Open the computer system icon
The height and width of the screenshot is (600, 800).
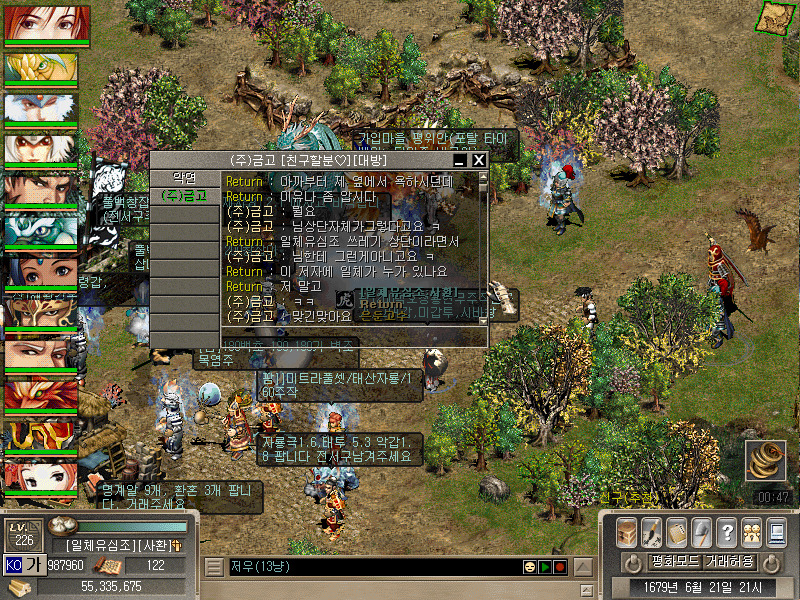click(x=776, y=531)
